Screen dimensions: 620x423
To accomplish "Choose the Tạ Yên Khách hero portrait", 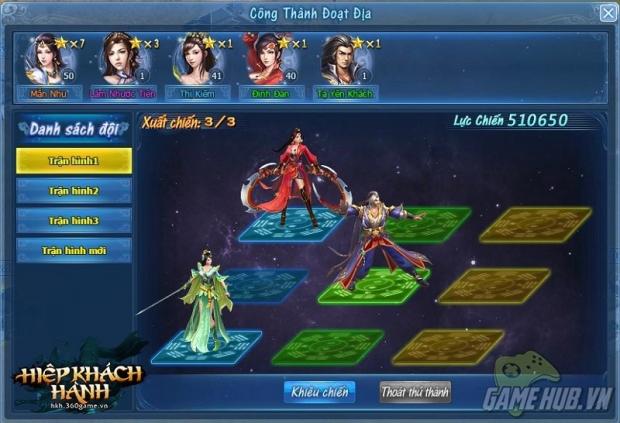I will click(x=342, y=62).
